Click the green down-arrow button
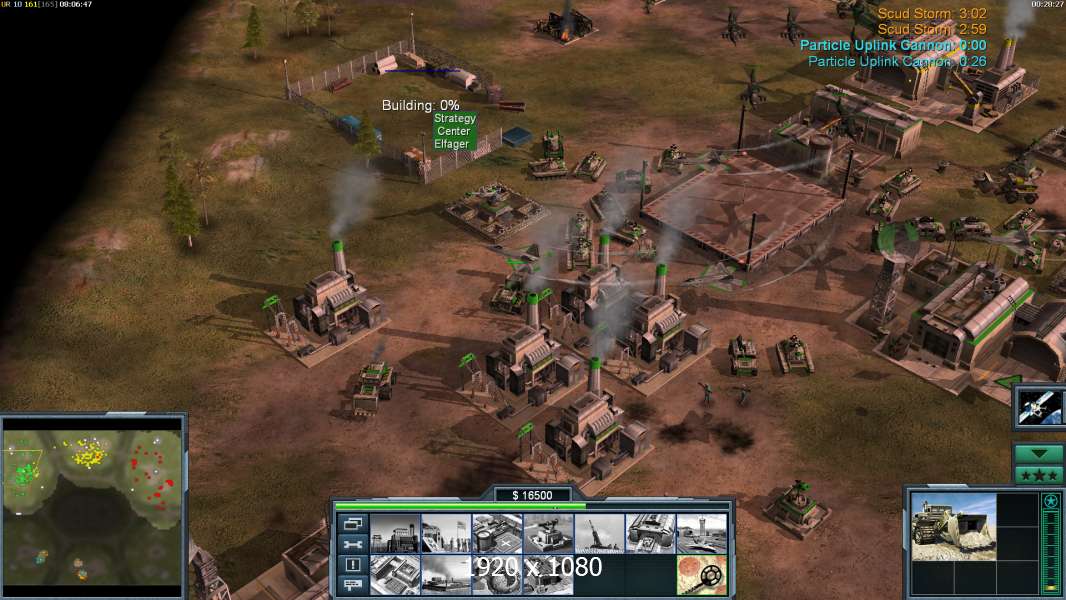1066x600 pixels. (x=1038, y=454)
